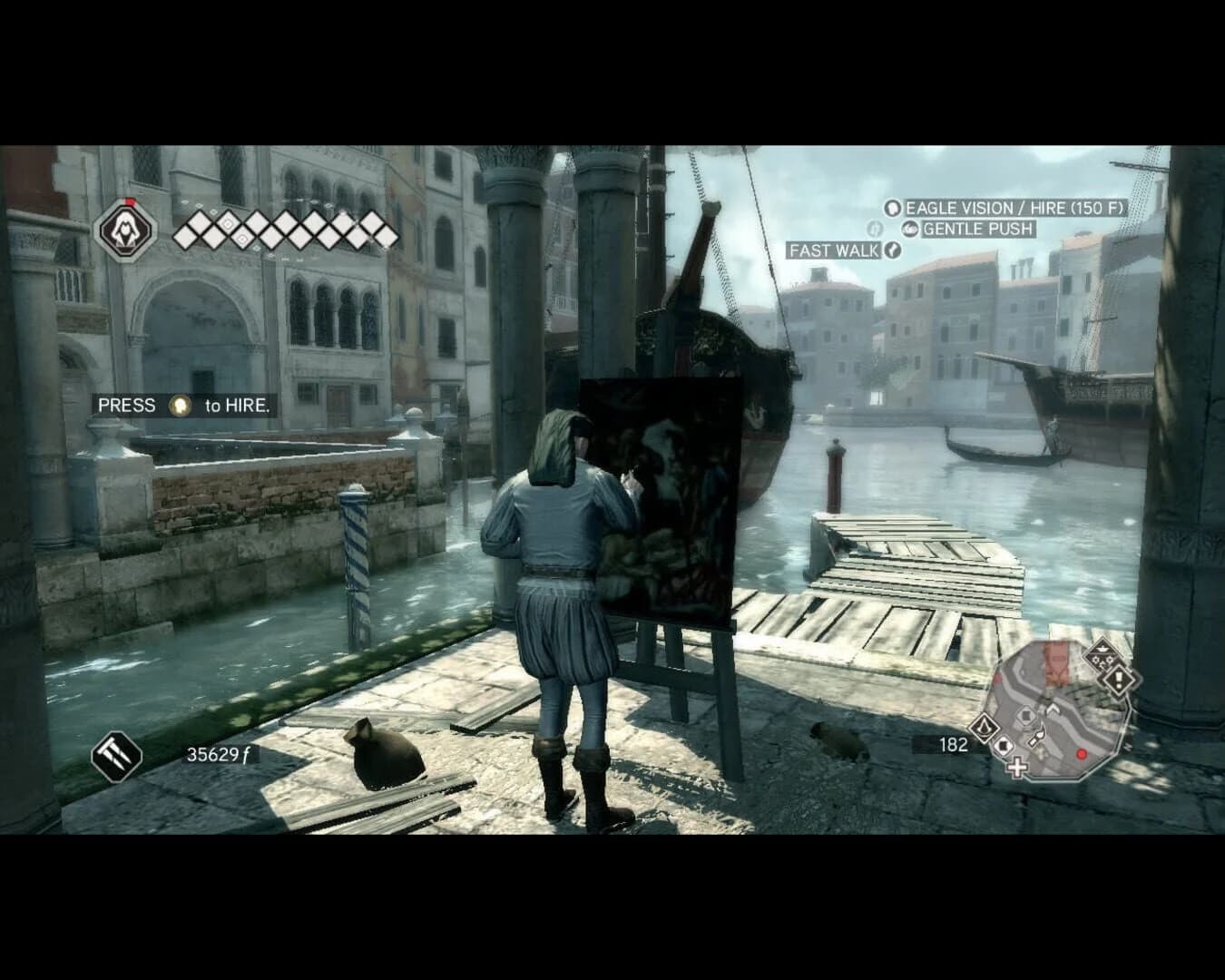
Task: Click the 35629 f money counter
Action: (x=219, y=754)
